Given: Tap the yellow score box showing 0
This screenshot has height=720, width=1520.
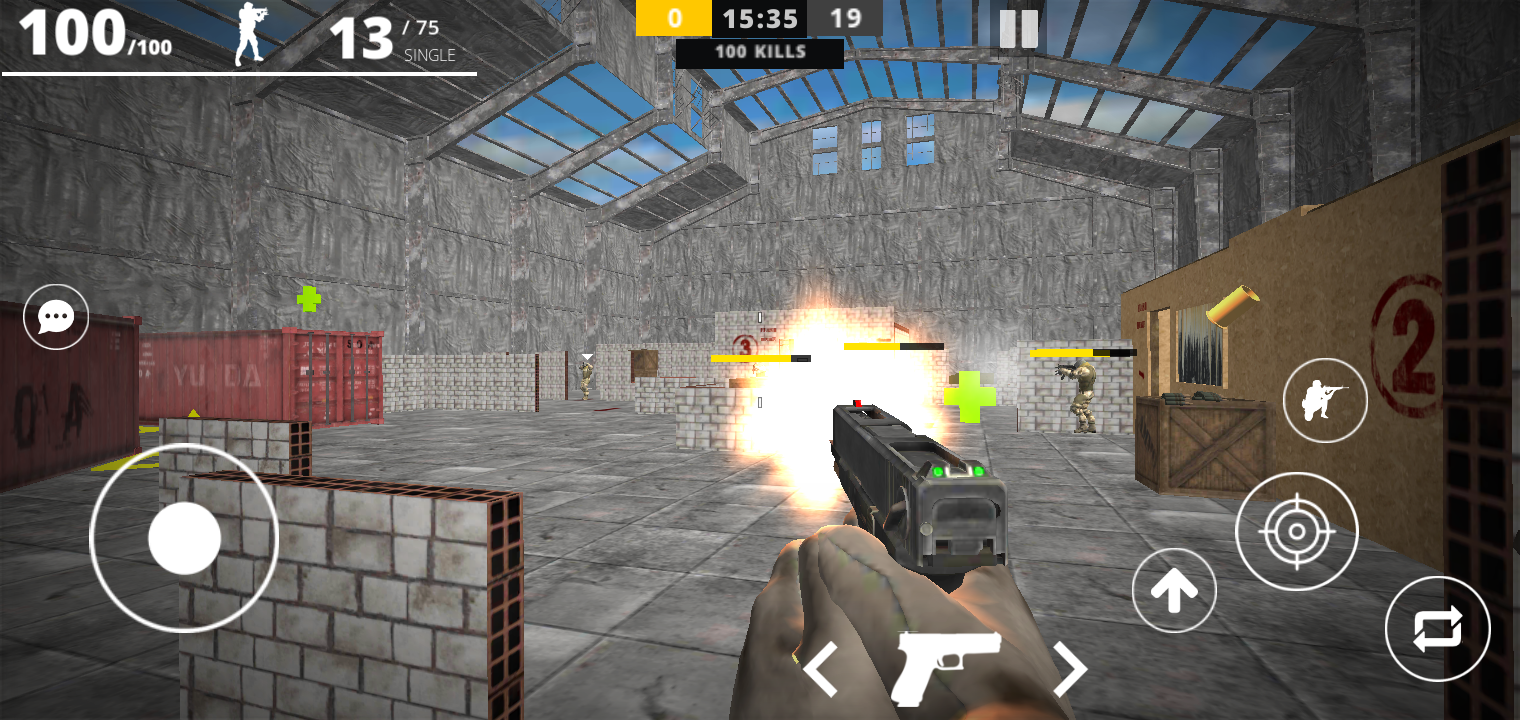Looking at the screenshot, I should click(x=673, y=18).
